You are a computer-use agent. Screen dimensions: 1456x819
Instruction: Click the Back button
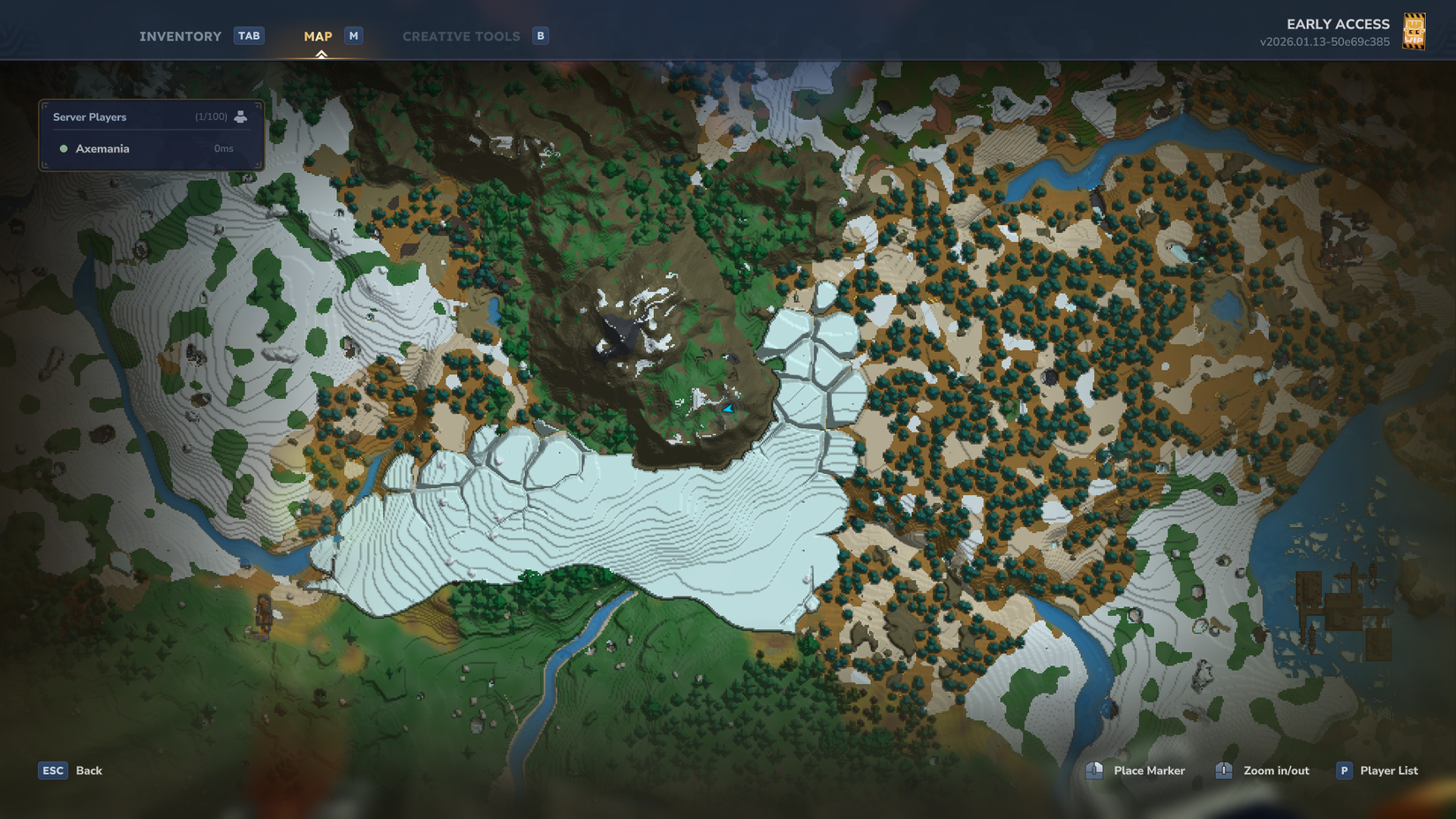(x=87, y=770)
